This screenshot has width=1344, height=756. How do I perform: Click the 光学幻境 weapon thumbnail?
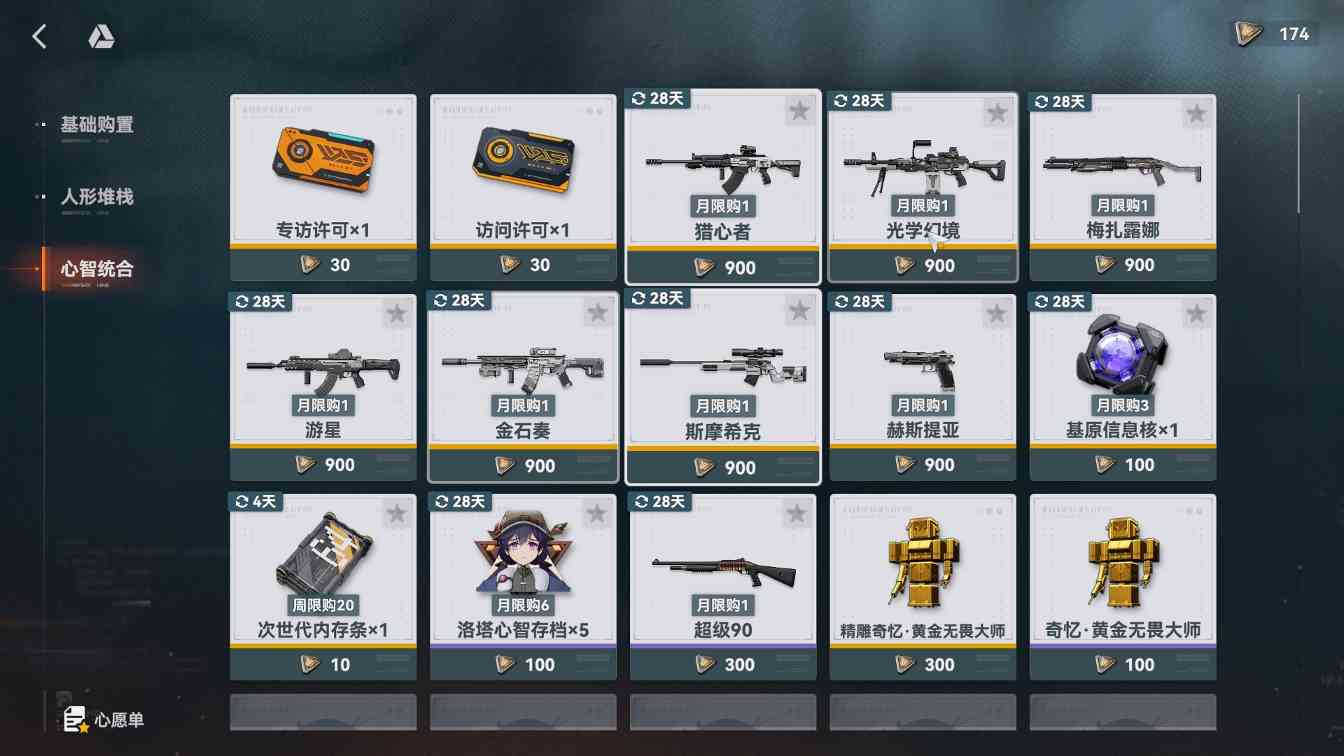click(922, 165)
